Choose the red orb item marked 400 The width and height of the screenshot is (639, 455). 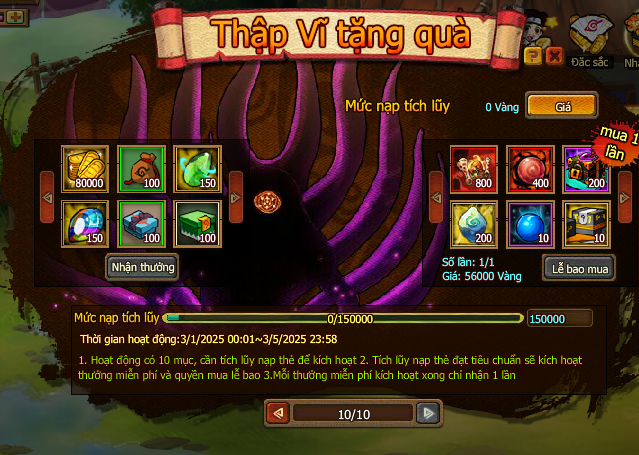[530, 169]
